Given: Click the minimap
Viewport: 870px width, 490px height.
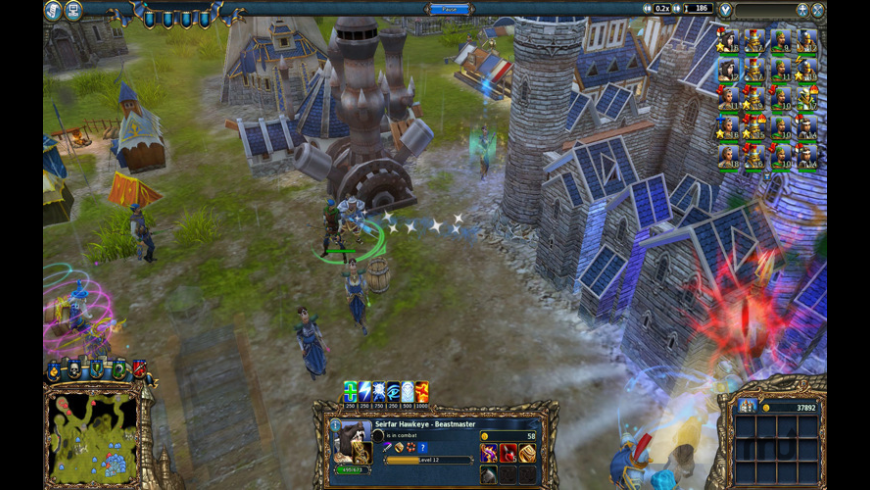Looking at the screenshot, I should (91, 437).
